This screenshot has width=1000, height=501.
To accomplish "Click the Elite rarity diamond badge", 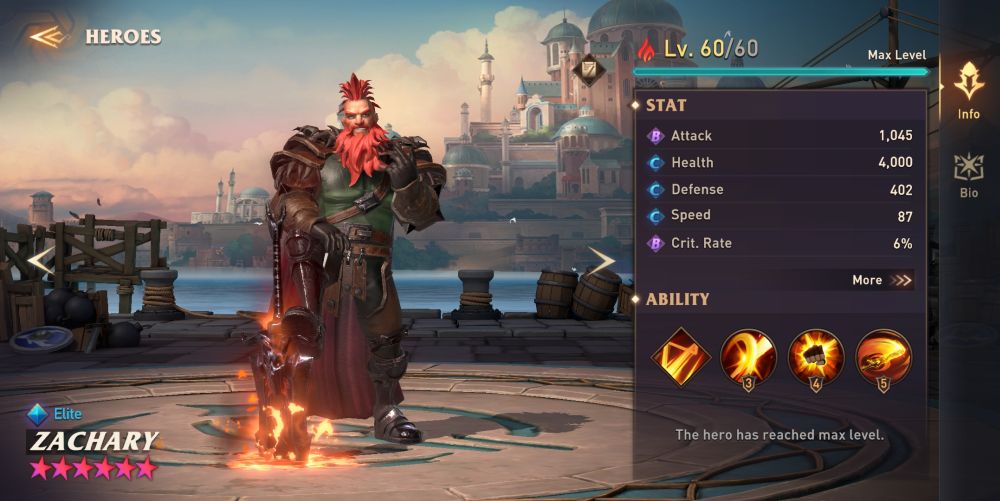I will click(38, 413).
